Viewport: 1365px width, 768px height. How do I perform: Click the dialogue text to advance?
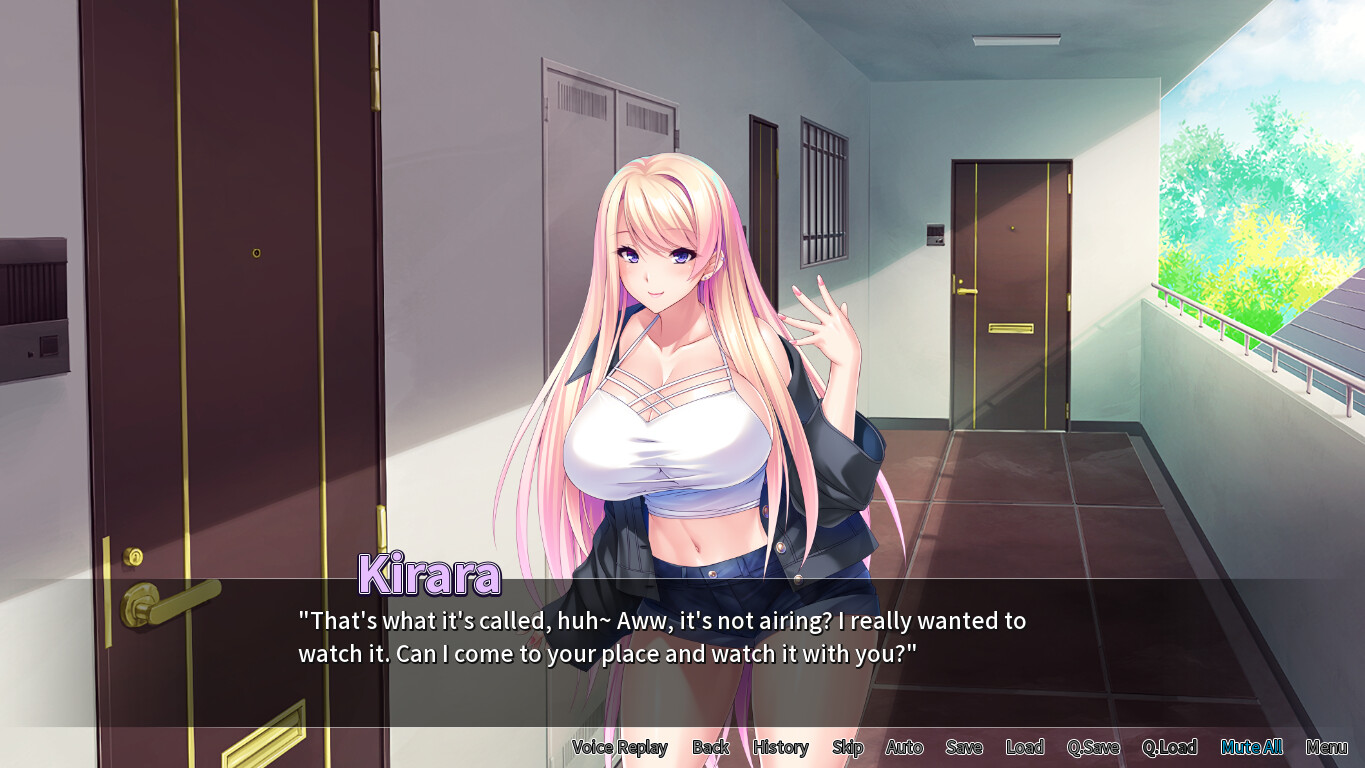[x=660, y=637]
